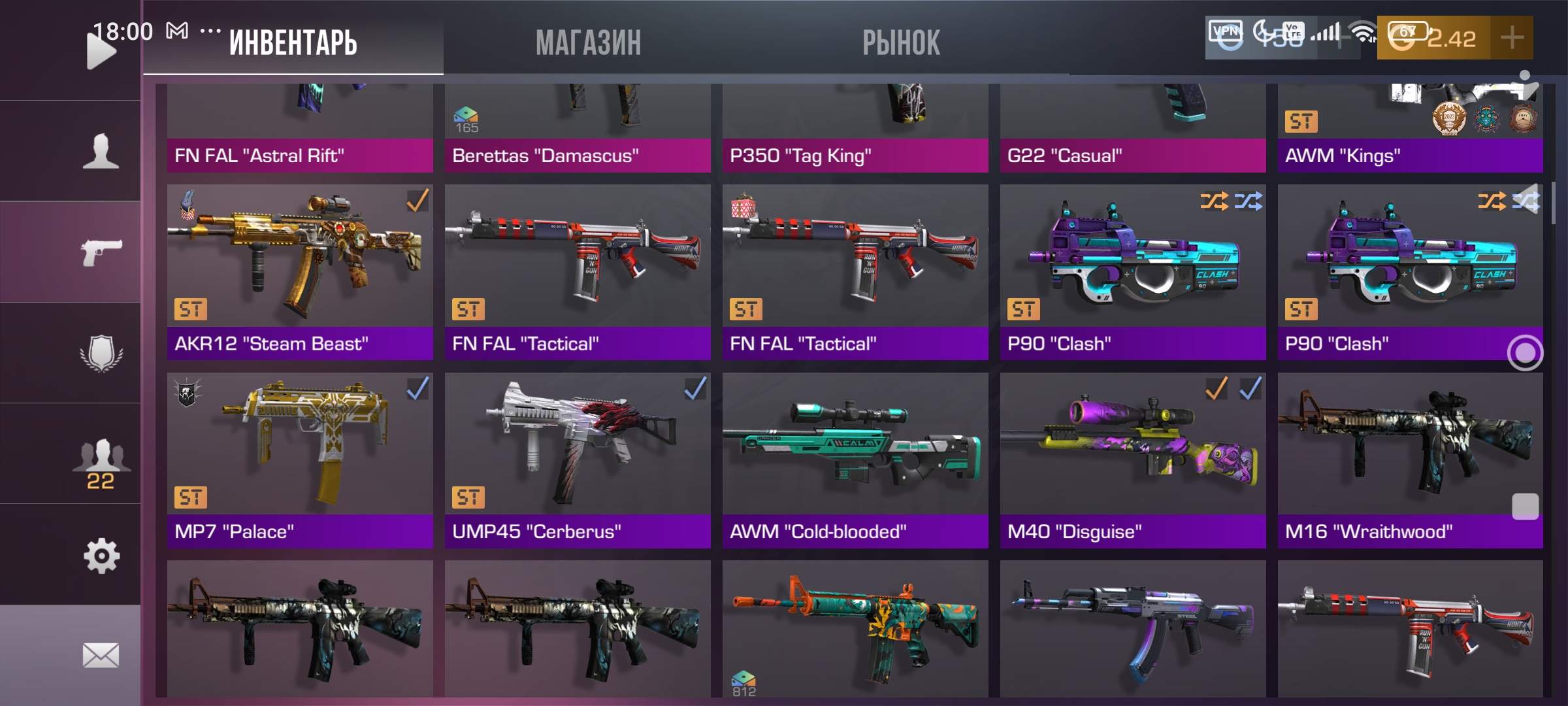Screen dimensions: 1568x706
Task: Show the friends list
Action: tap(101, 461)
